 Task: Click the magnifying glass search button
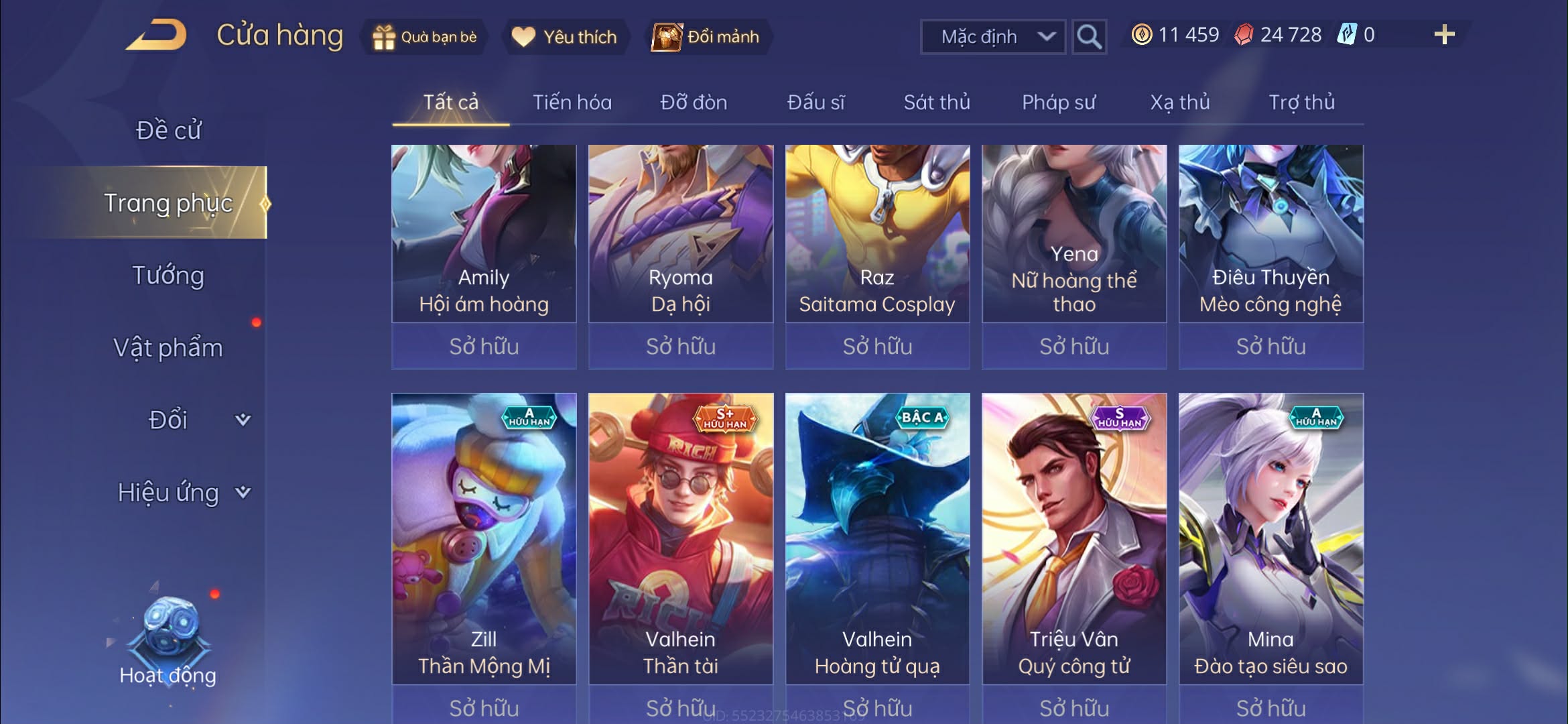coord(1089,37)
